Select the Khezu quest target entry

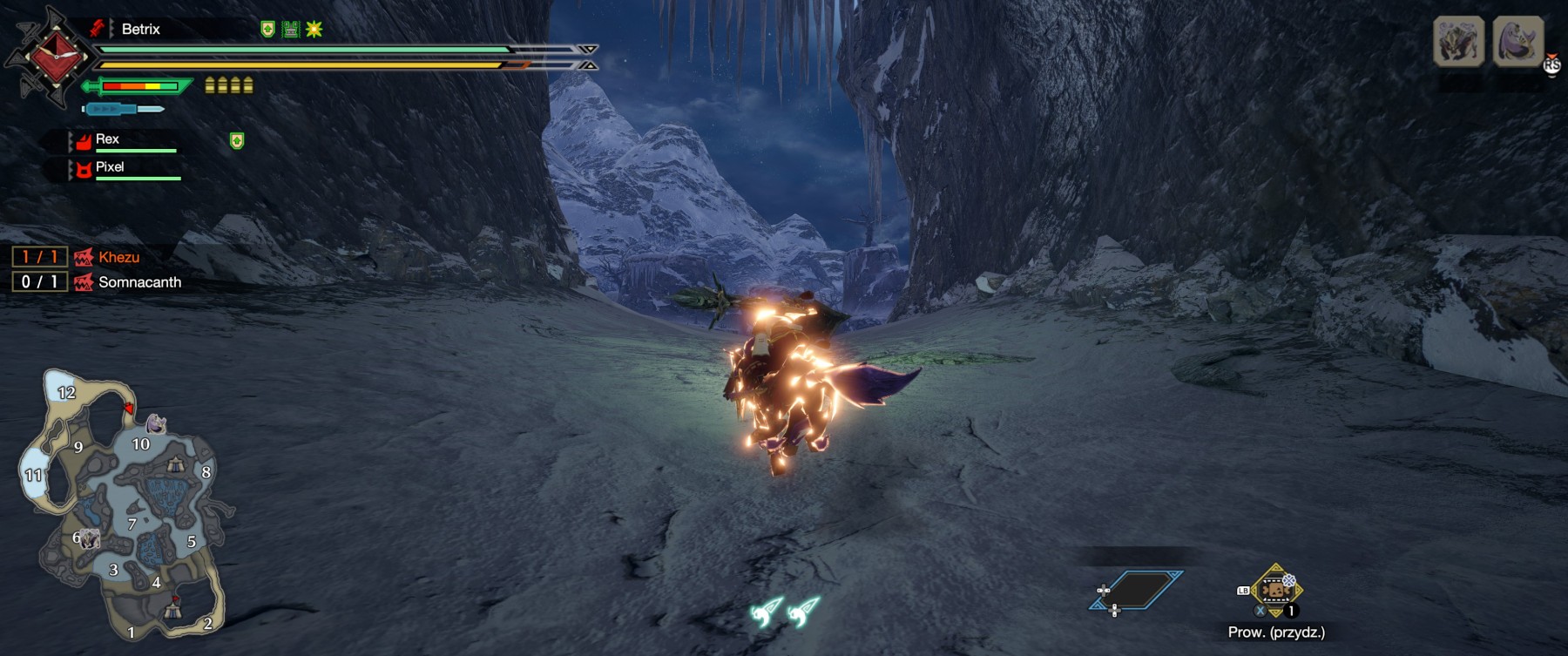[x=118, y=257]
